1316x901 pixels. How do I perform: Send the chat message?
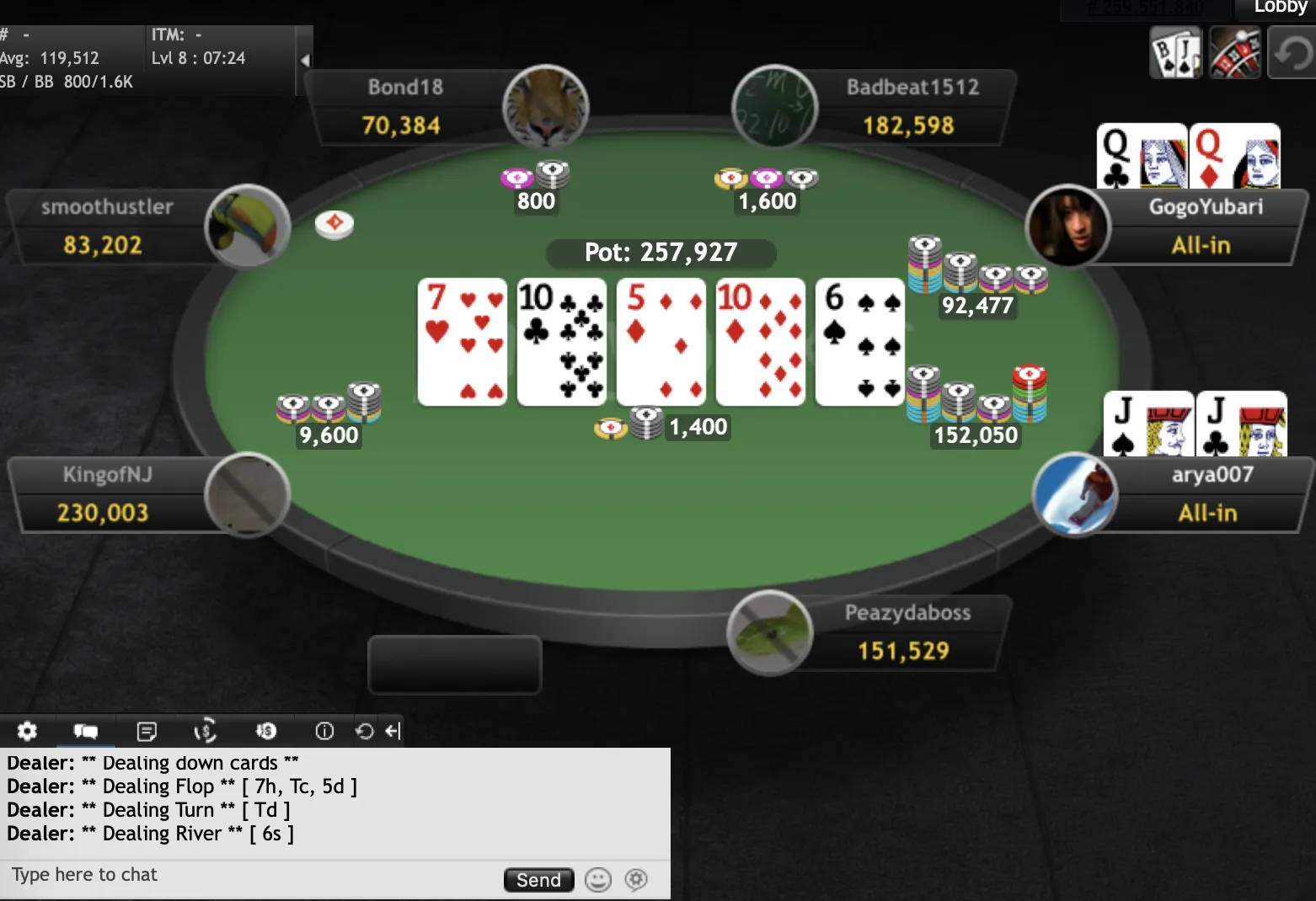tap(538, 880)
